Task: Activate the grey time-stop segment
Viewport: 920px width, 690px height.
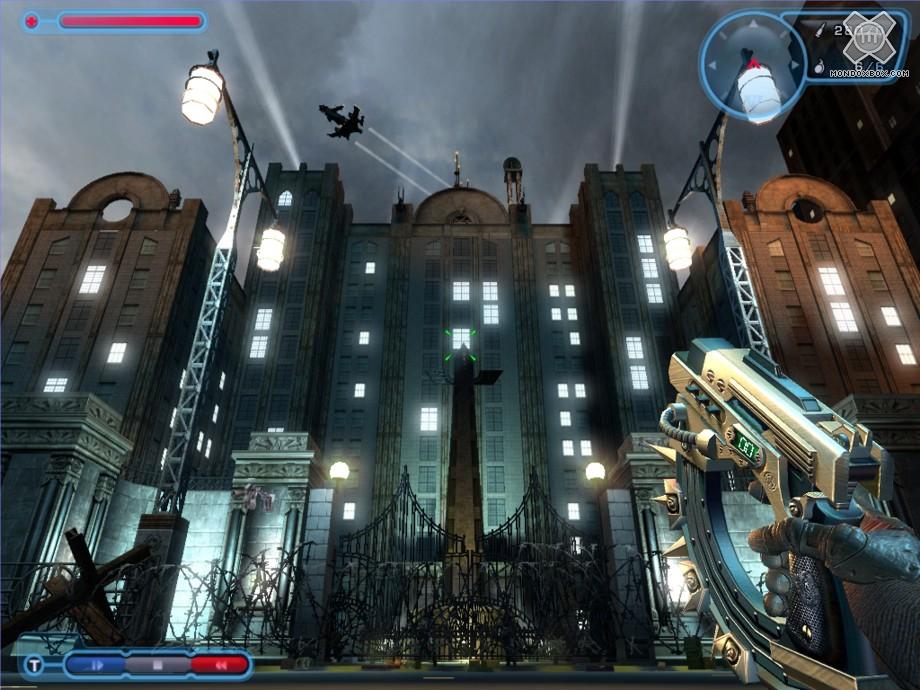Action: click(157, 665)
